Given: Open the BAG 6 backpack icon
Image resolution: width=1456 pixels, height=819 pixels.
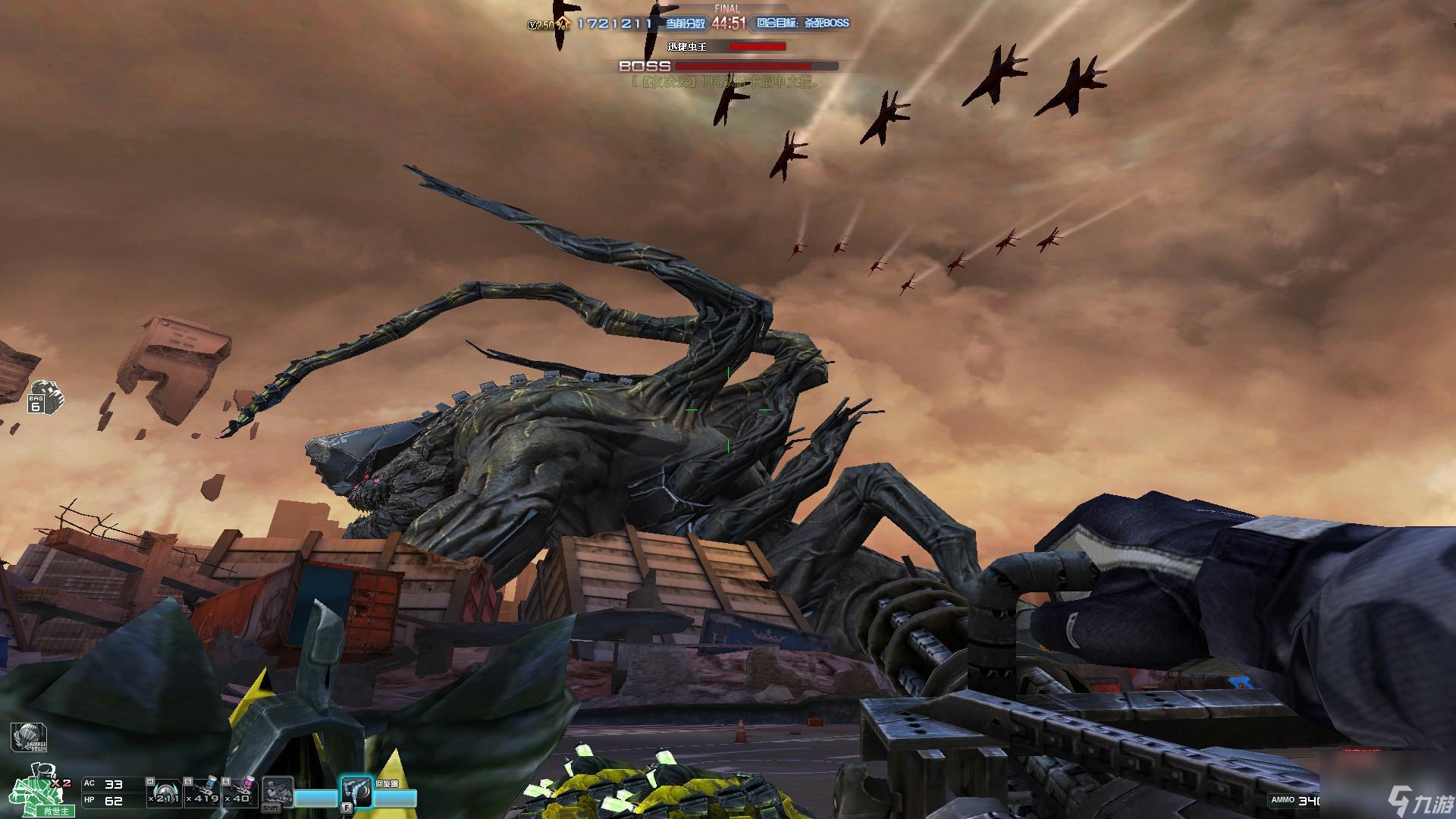Looking at the screenshot, I should click(x=45, y=397).
